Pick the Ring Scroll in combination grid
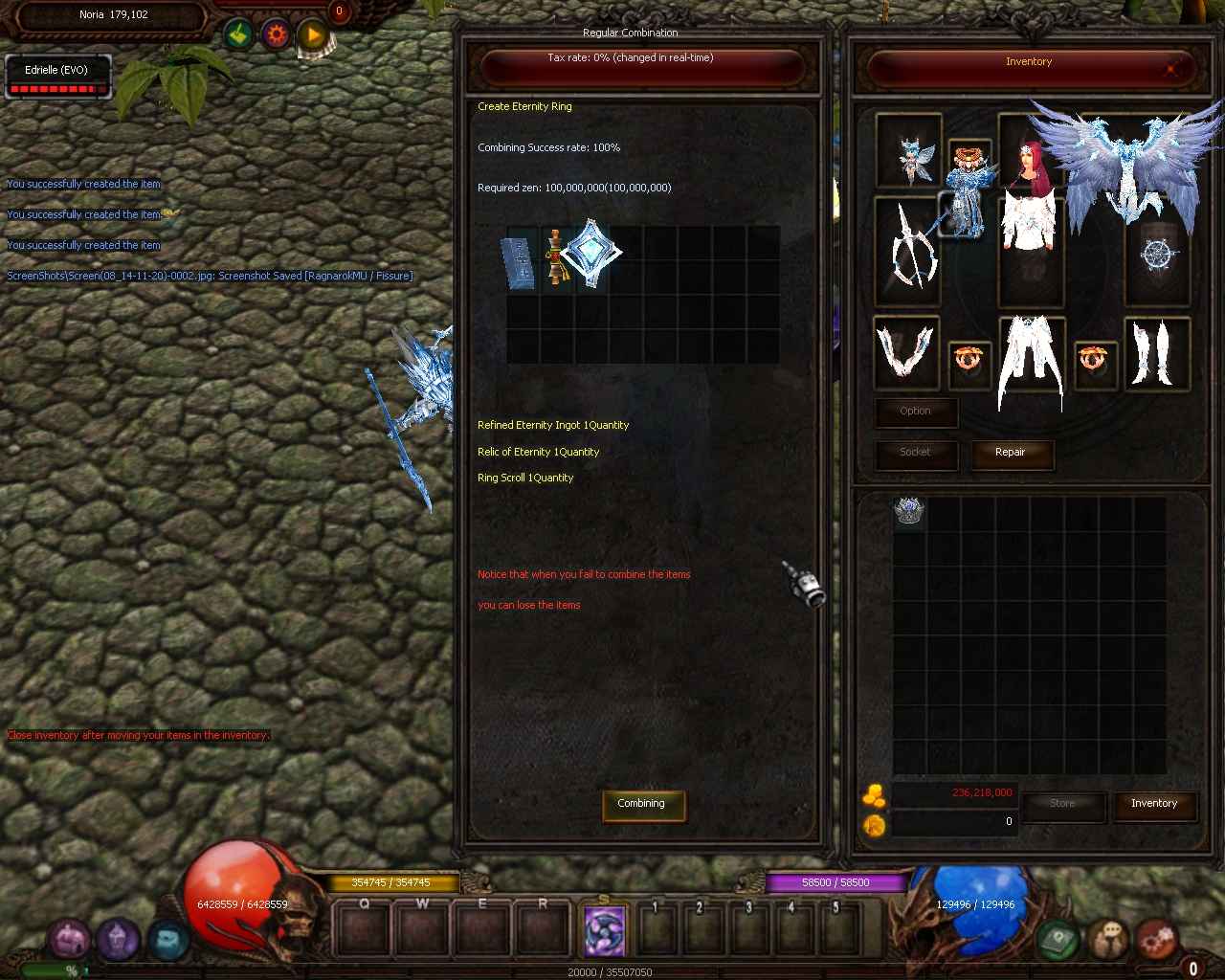Viewport: 1225px width, 980px height. (x=521, y=260)
